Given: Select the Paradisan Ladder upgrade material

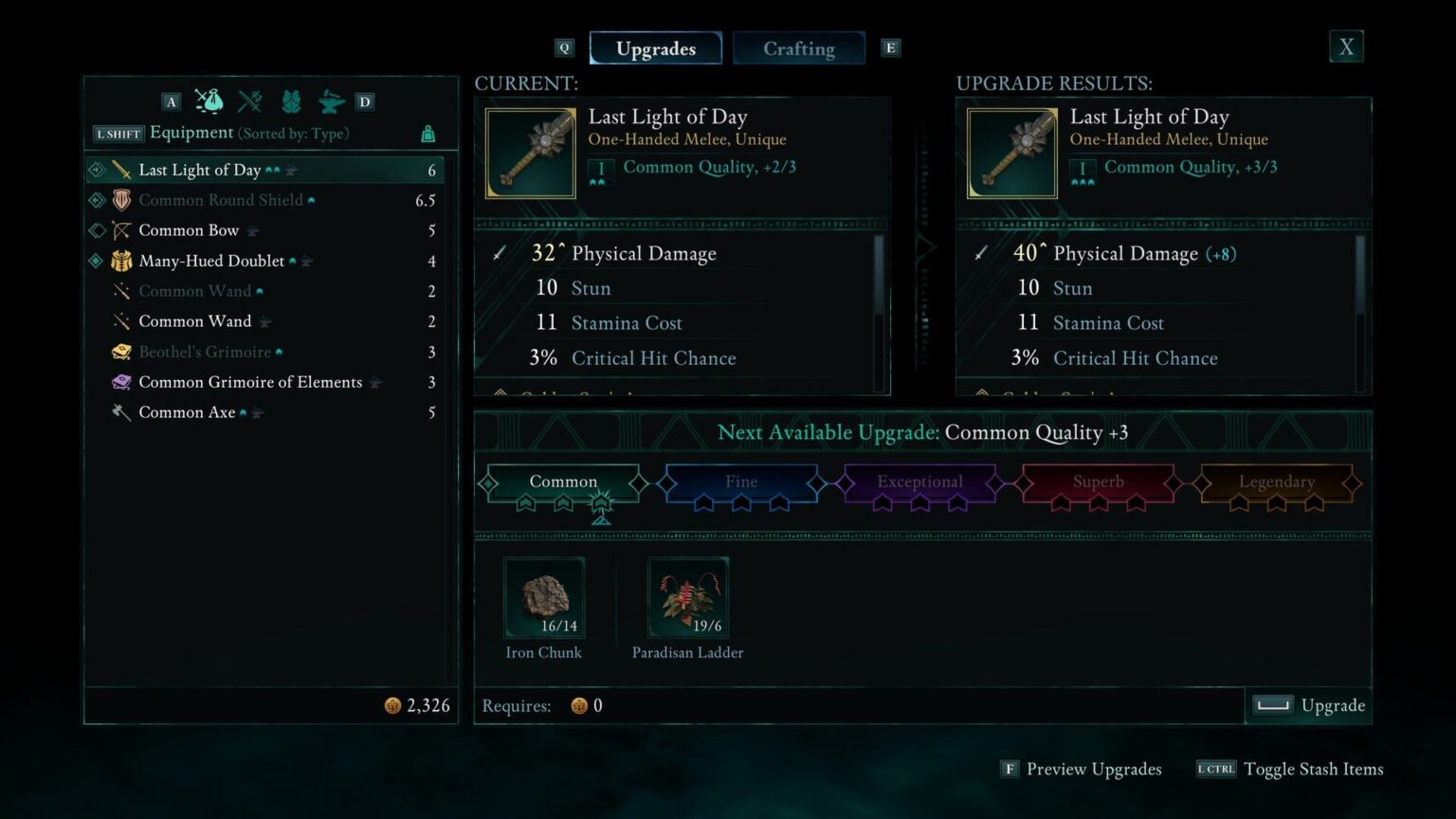Looking at the screenshot, I should (x=688, y=595).
